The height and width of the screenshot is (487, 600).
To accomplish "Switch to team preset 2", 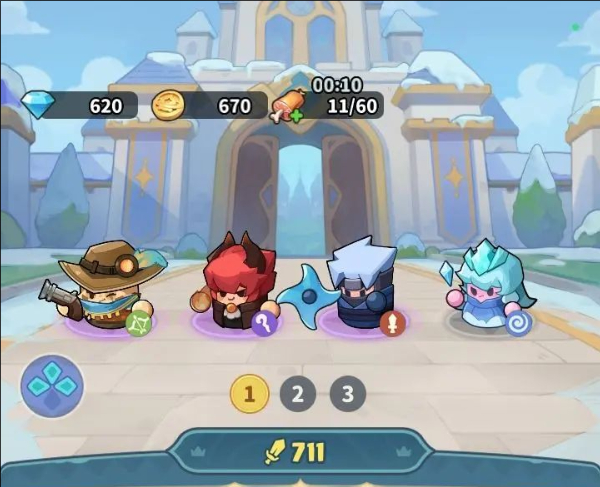I will click(297, 393).
